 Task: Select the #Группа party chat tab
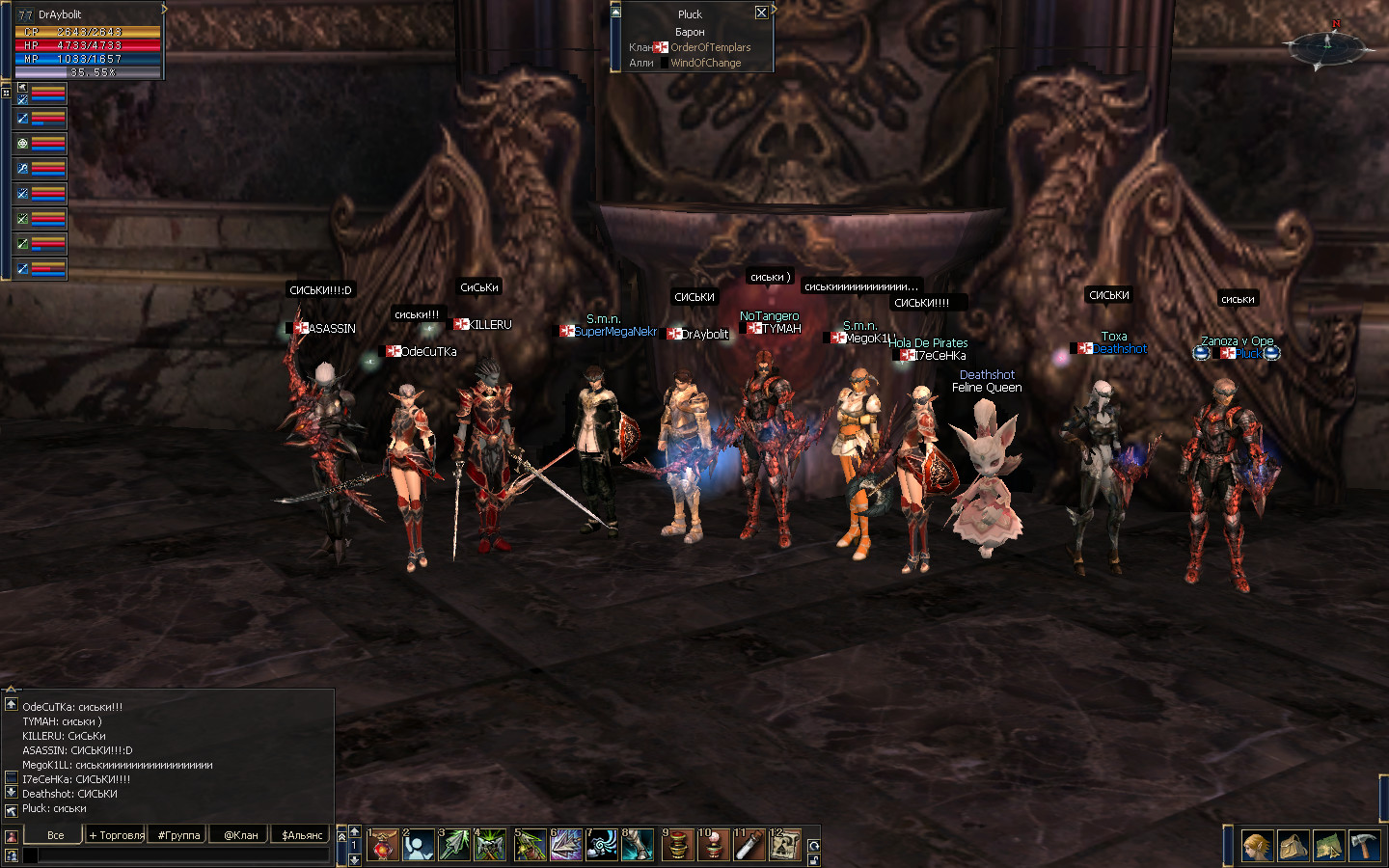[179, 835]
